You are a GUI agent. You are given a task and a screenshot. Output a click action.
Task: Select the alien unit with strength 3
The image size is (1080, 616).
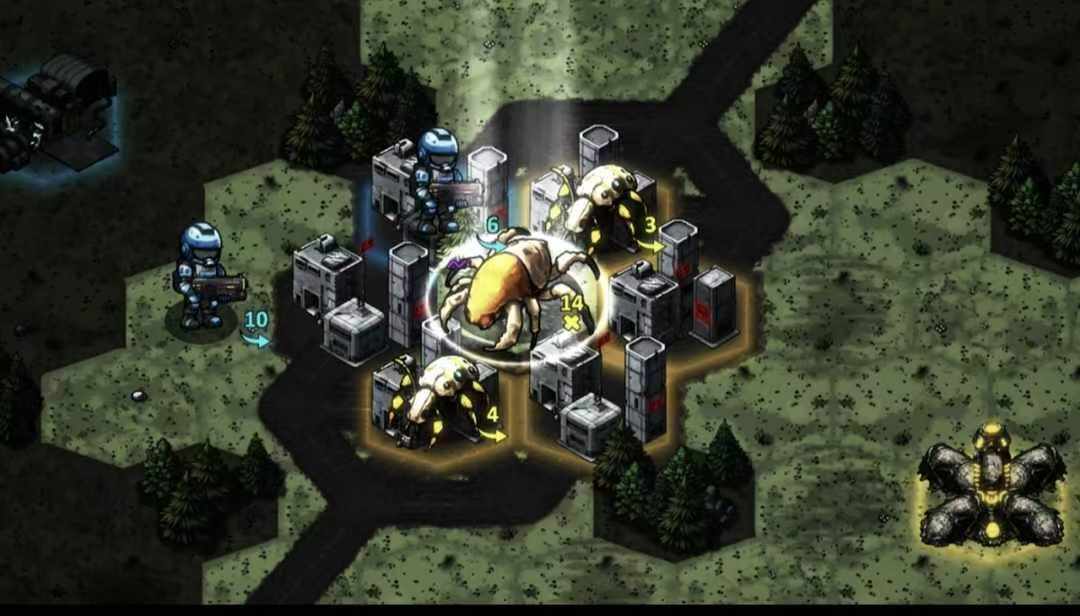point(605,205)
